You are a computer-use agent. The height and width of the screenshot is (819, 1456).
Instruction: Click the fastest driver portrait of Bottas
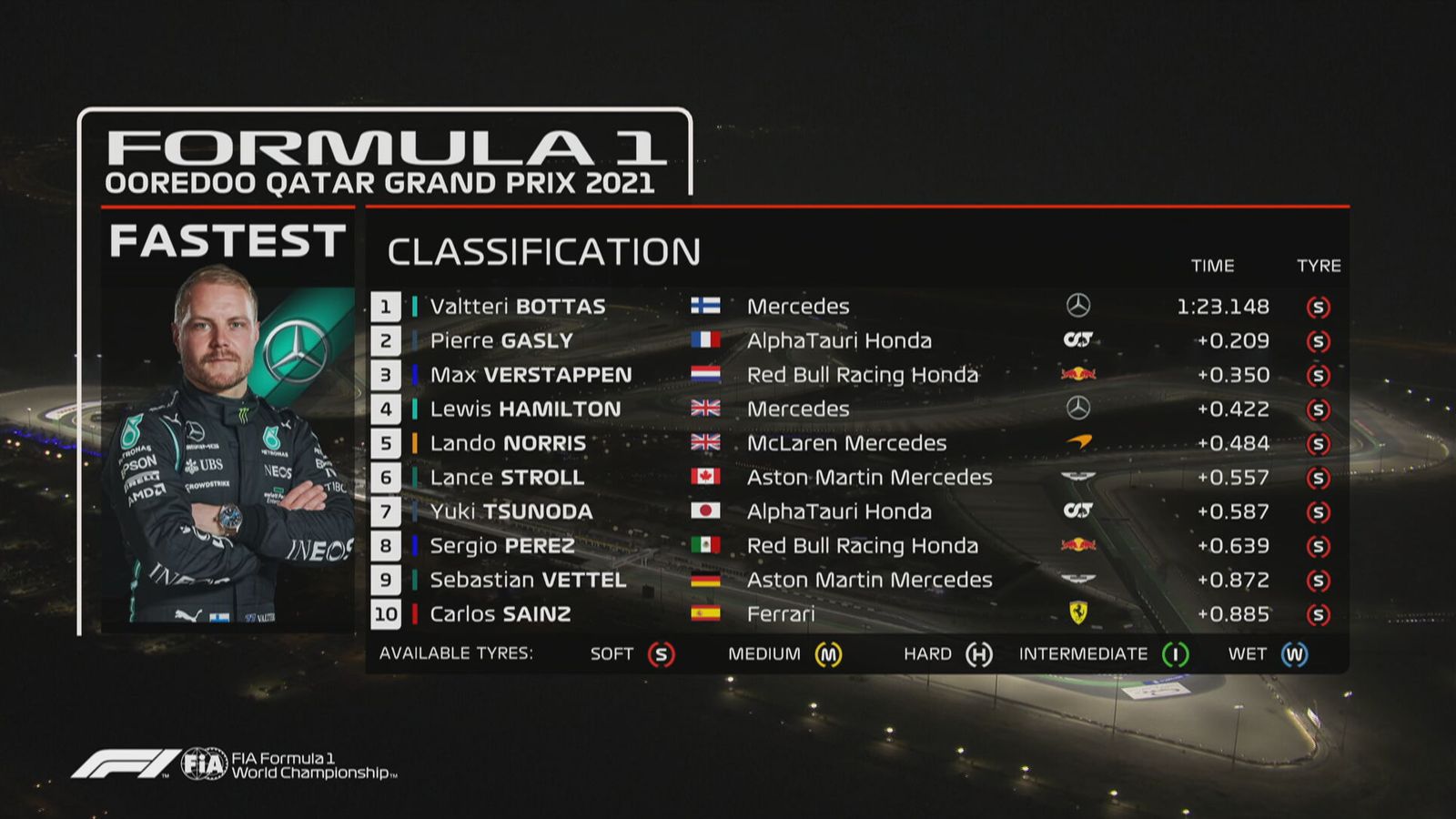click(x=227, y=446)
